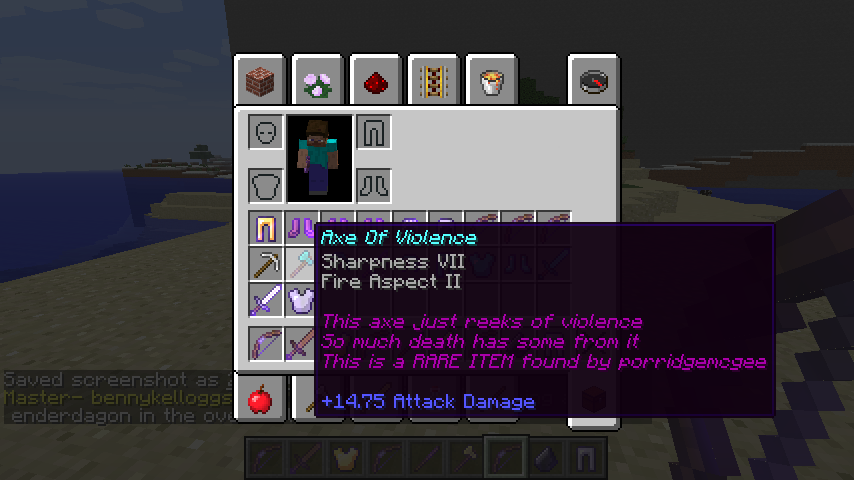This screenshot has width=854, height=480.
Task: Click the empty leggings armor slot
Action: click(x=373, y=132)
